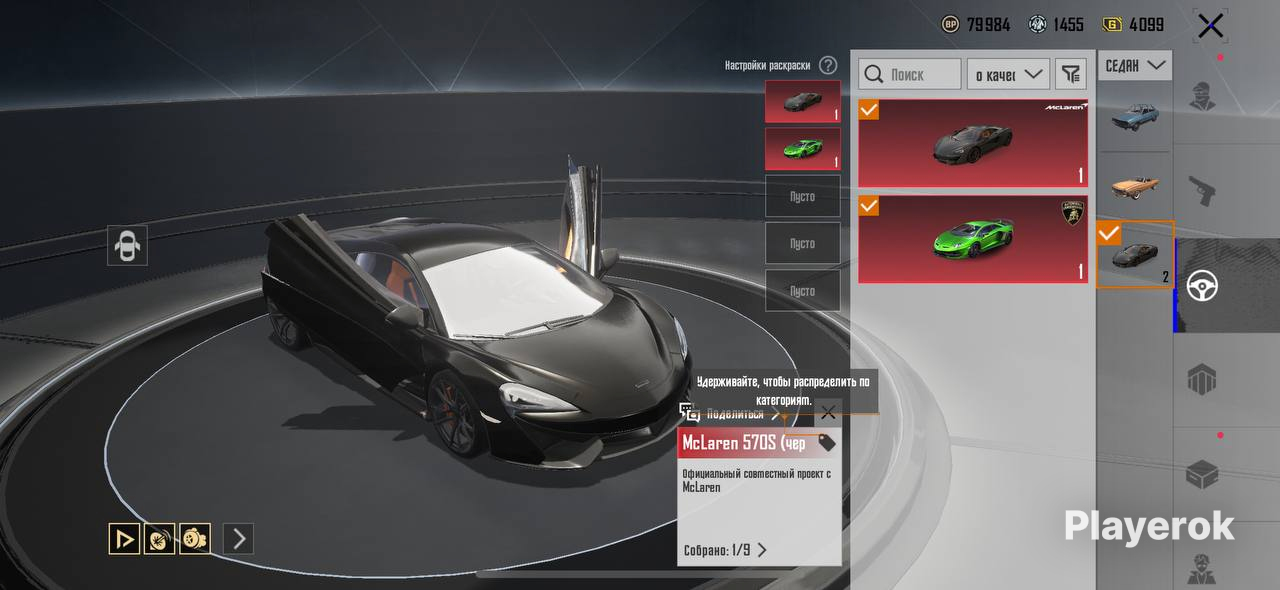Choose the blue sedan vehicle thumbnail
Image resolution: width=1280 pixels, height=590 pixels.
tap(1135, 118)
